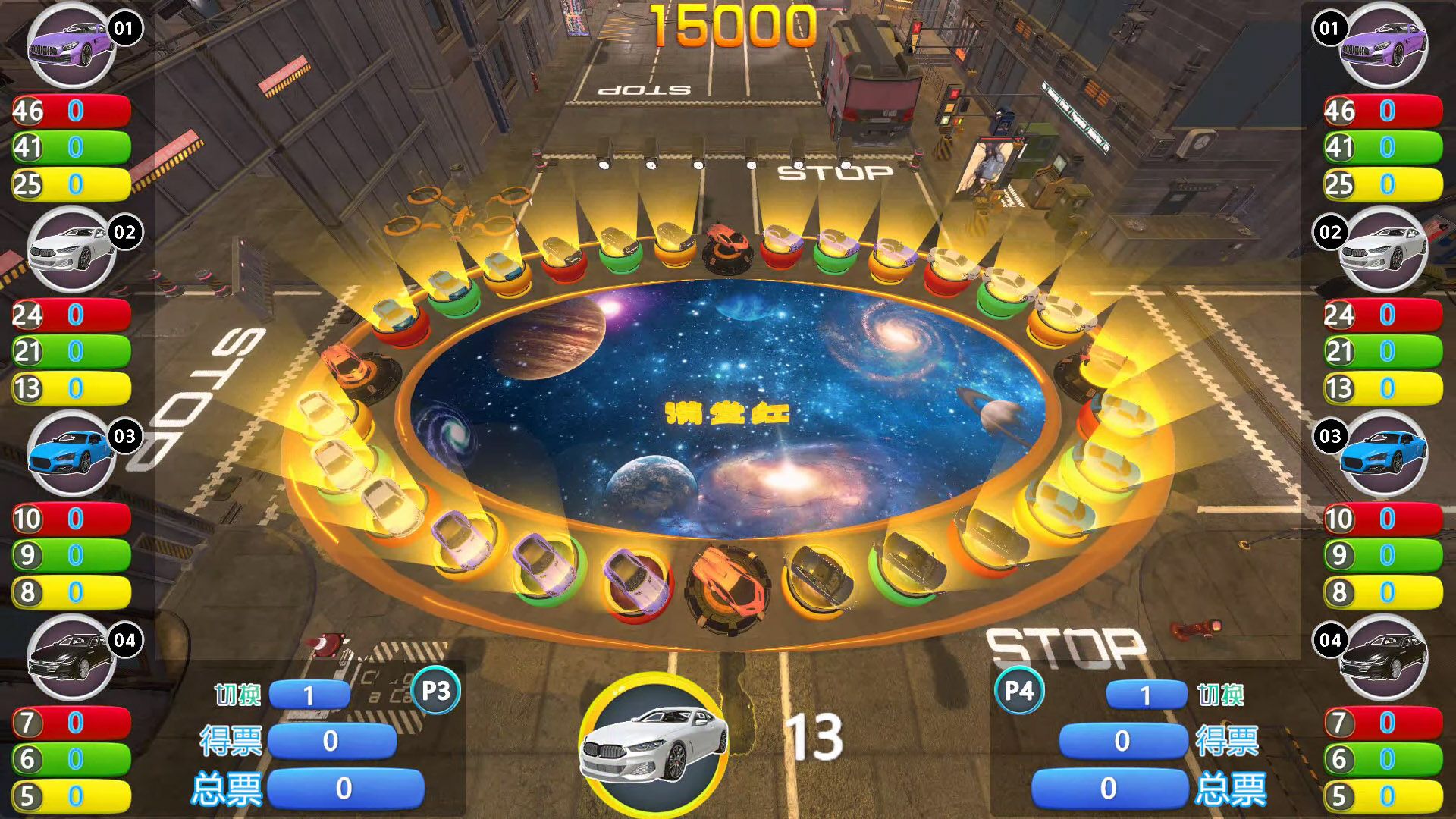Image resolution: width=1456 pixels, height=819 pixels.
Task: Bet red 7 on black car, right panel
Action: [x=1382, y=723]
